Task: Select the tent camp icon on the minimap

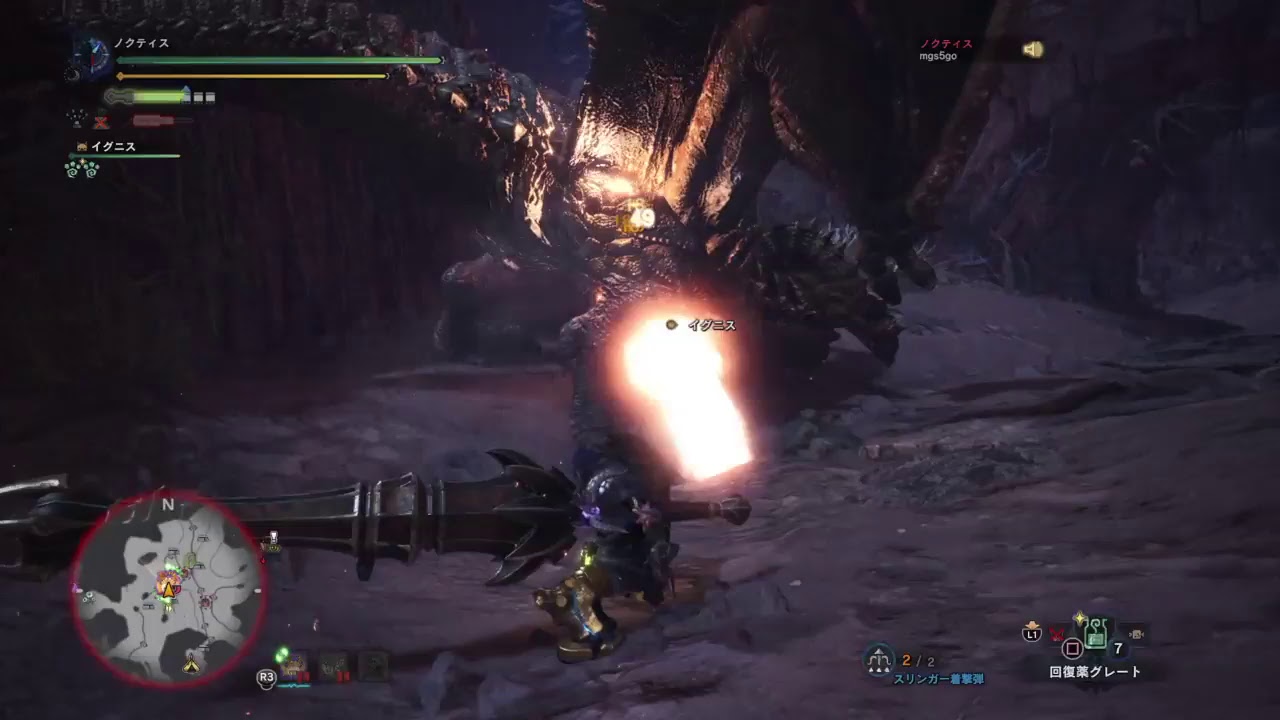Action: [191, 665]
